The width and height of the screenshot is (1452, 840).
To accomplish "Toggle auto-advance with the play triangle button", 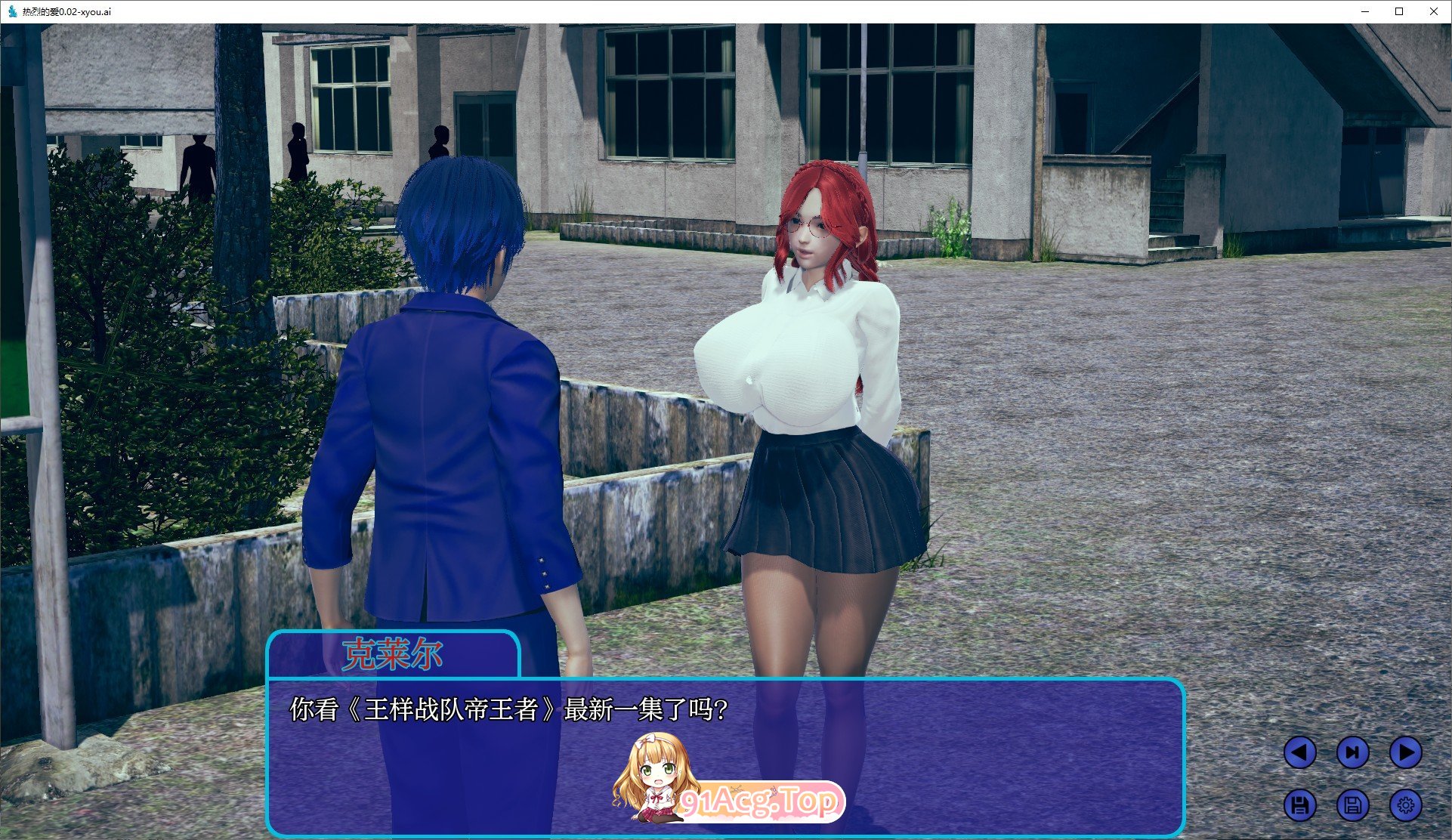I will pyautogui.click(x=1407, y=752).
